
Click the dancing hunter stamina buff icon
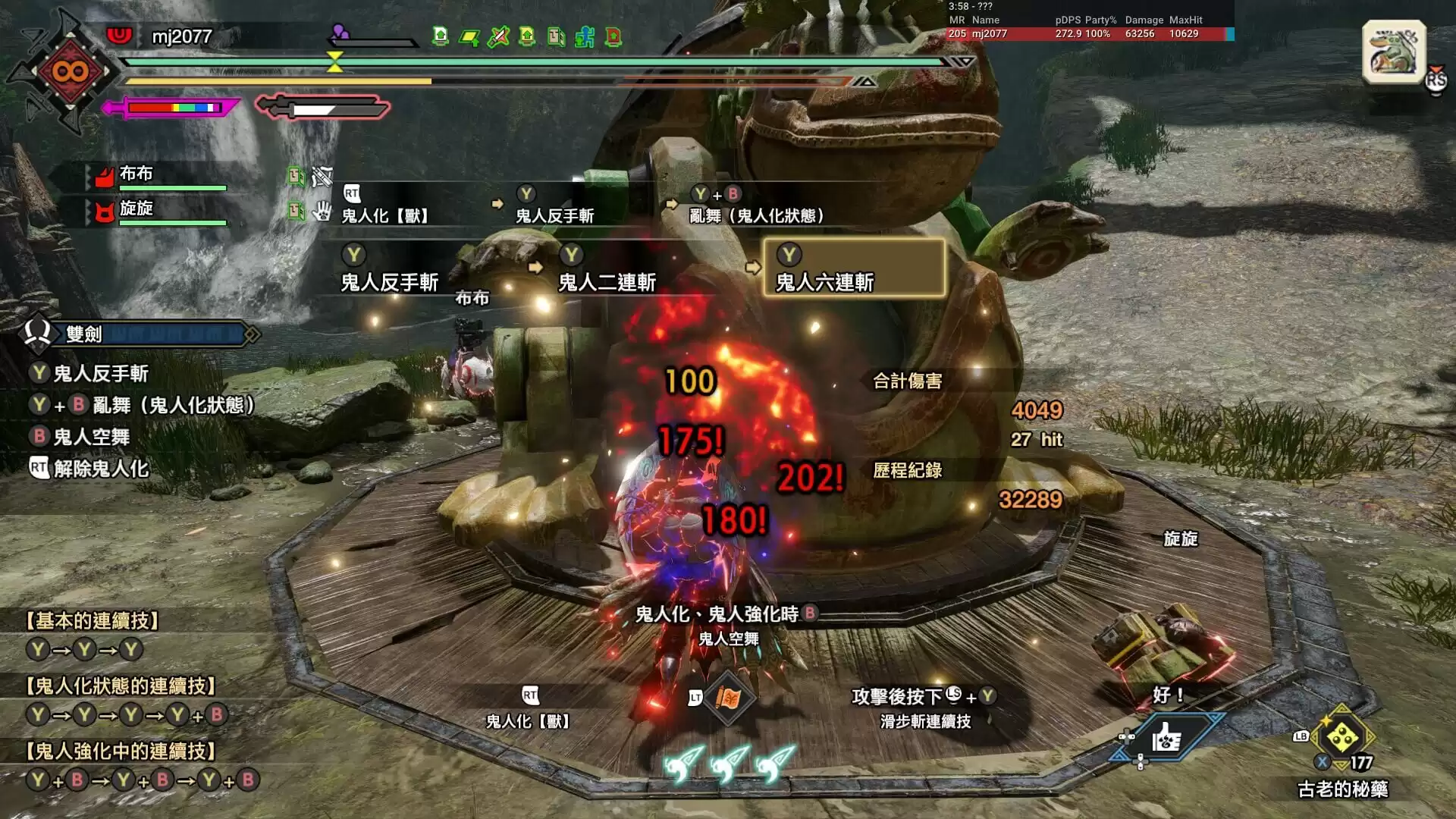[585, 36]
